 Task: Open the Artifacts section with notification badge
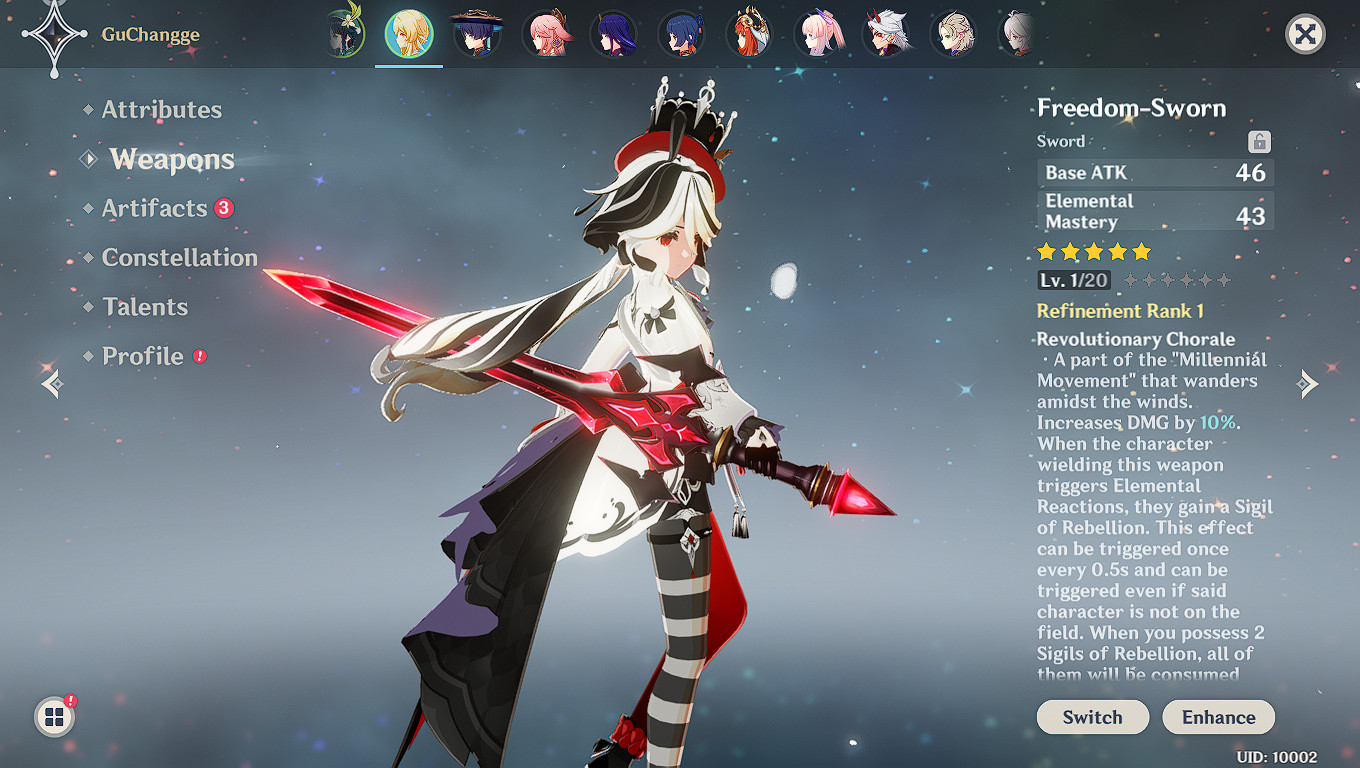pyautogui.click(x=156, y=208)
